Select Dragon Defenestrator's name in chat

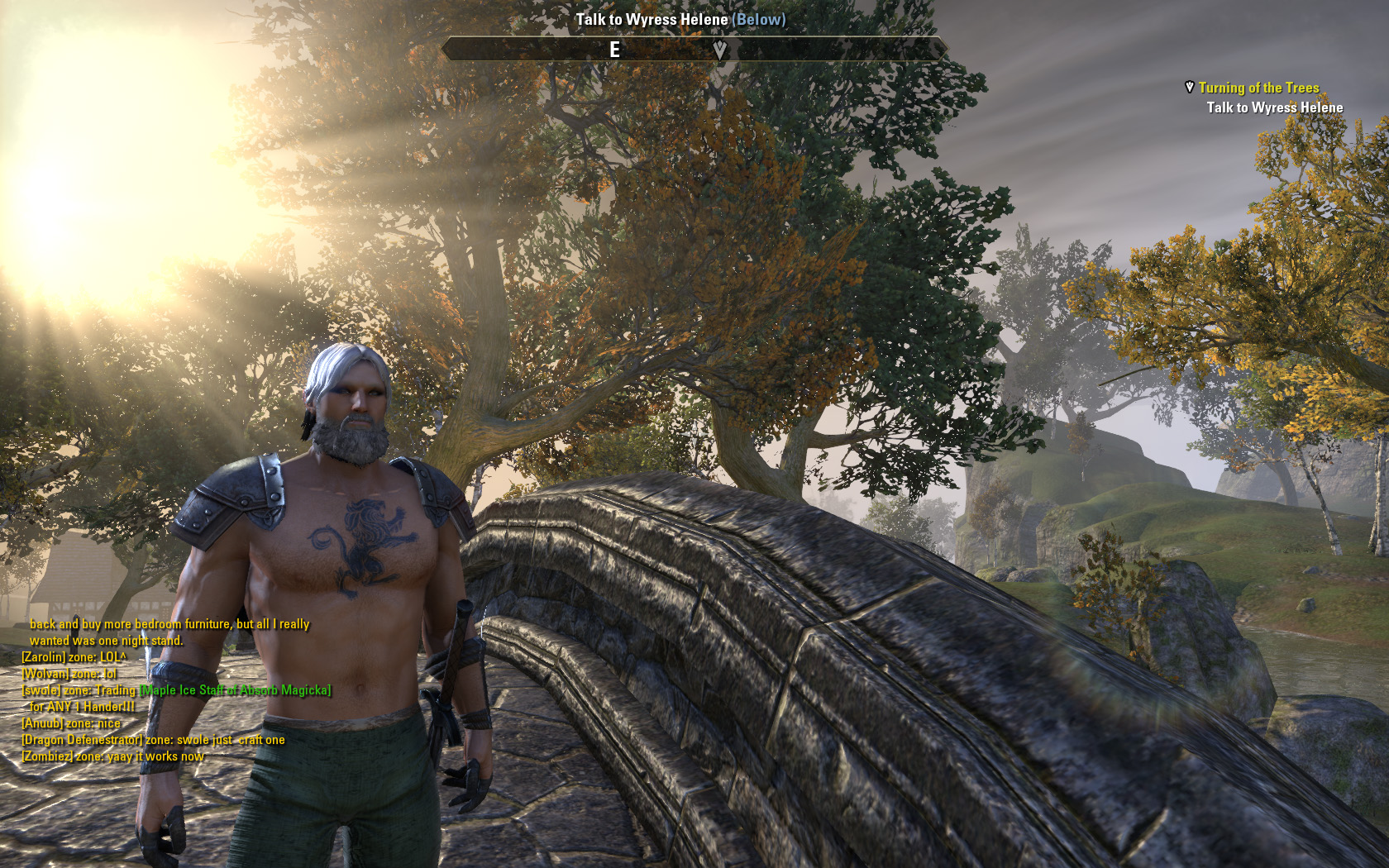tap(82, 740)
